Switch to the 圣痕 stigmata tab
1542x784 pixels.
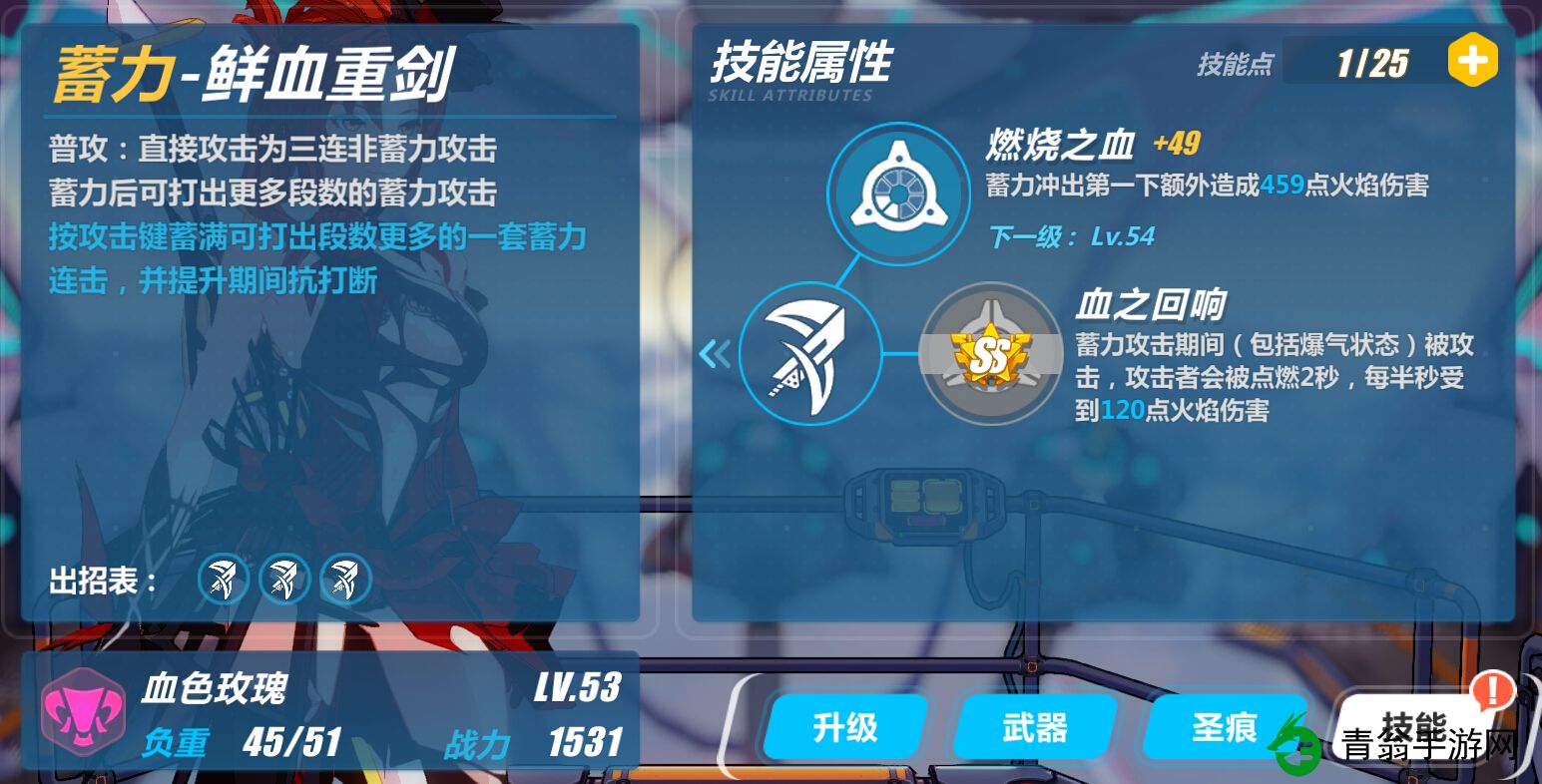(1226, 727)
